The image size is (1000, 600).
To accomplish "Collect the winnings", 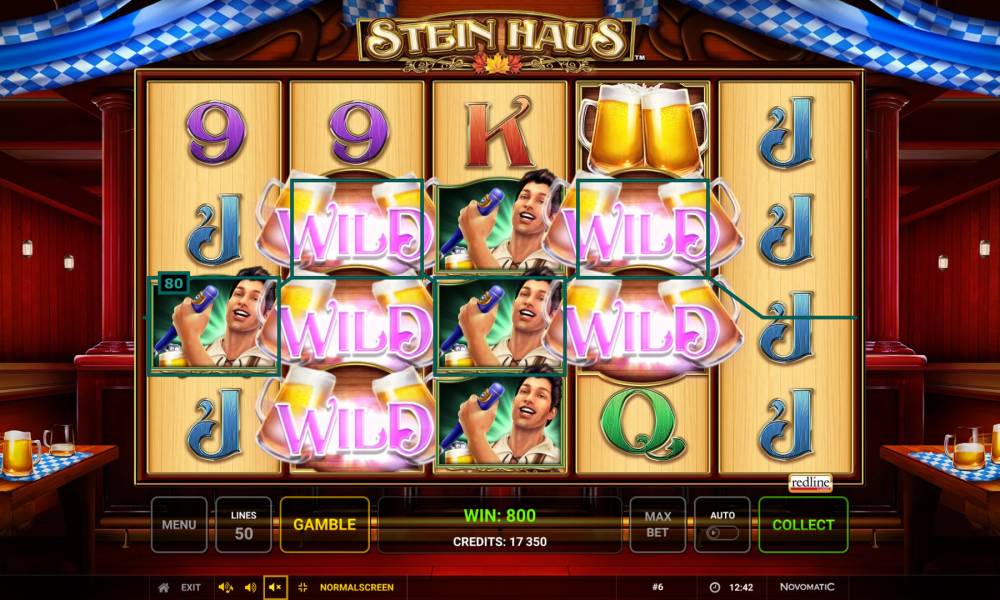I will (803, 524).
